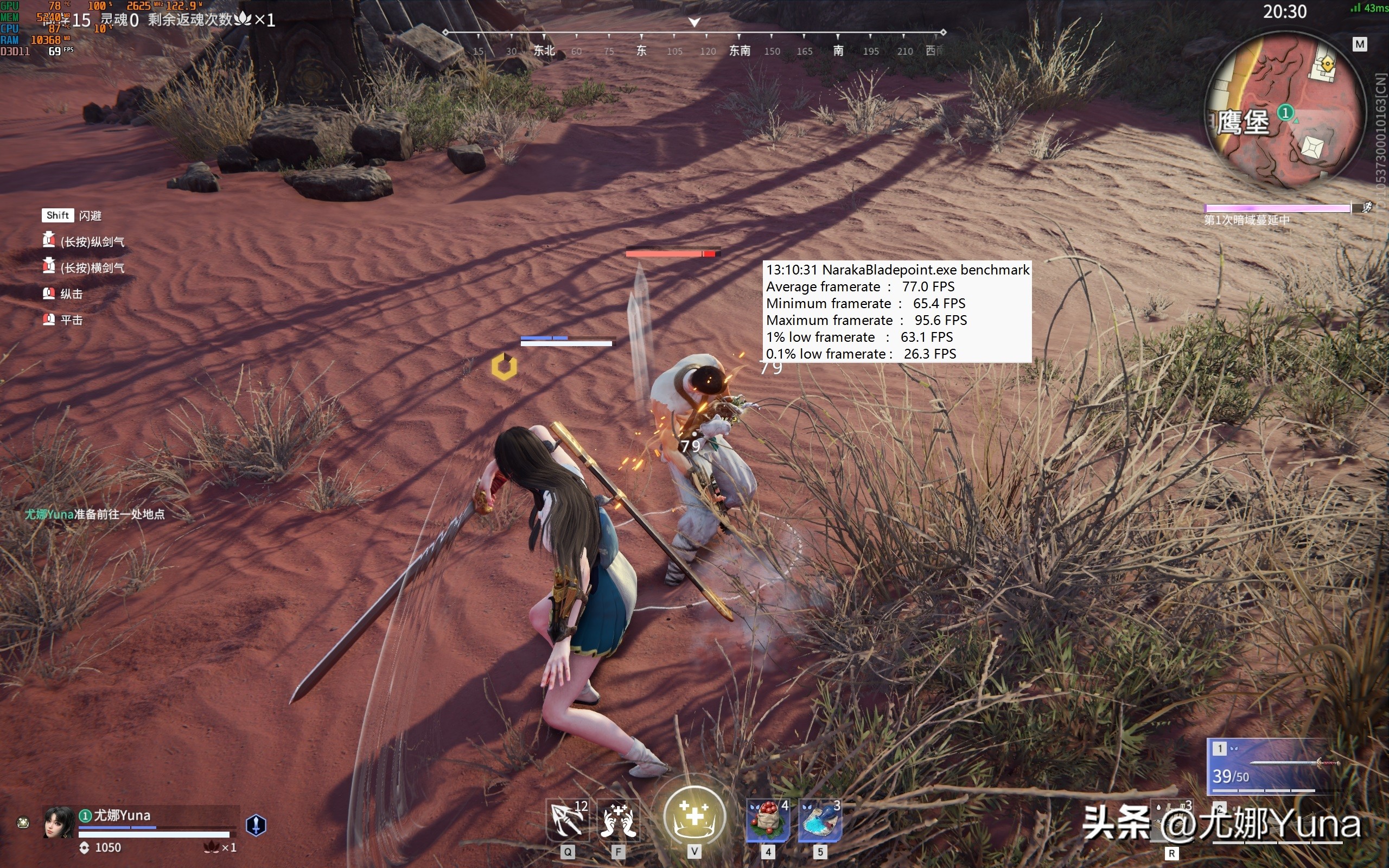This screenshot has height=868, width=1389.
Task: Click the blue sword hexagon icon
Action: (256, 825)
